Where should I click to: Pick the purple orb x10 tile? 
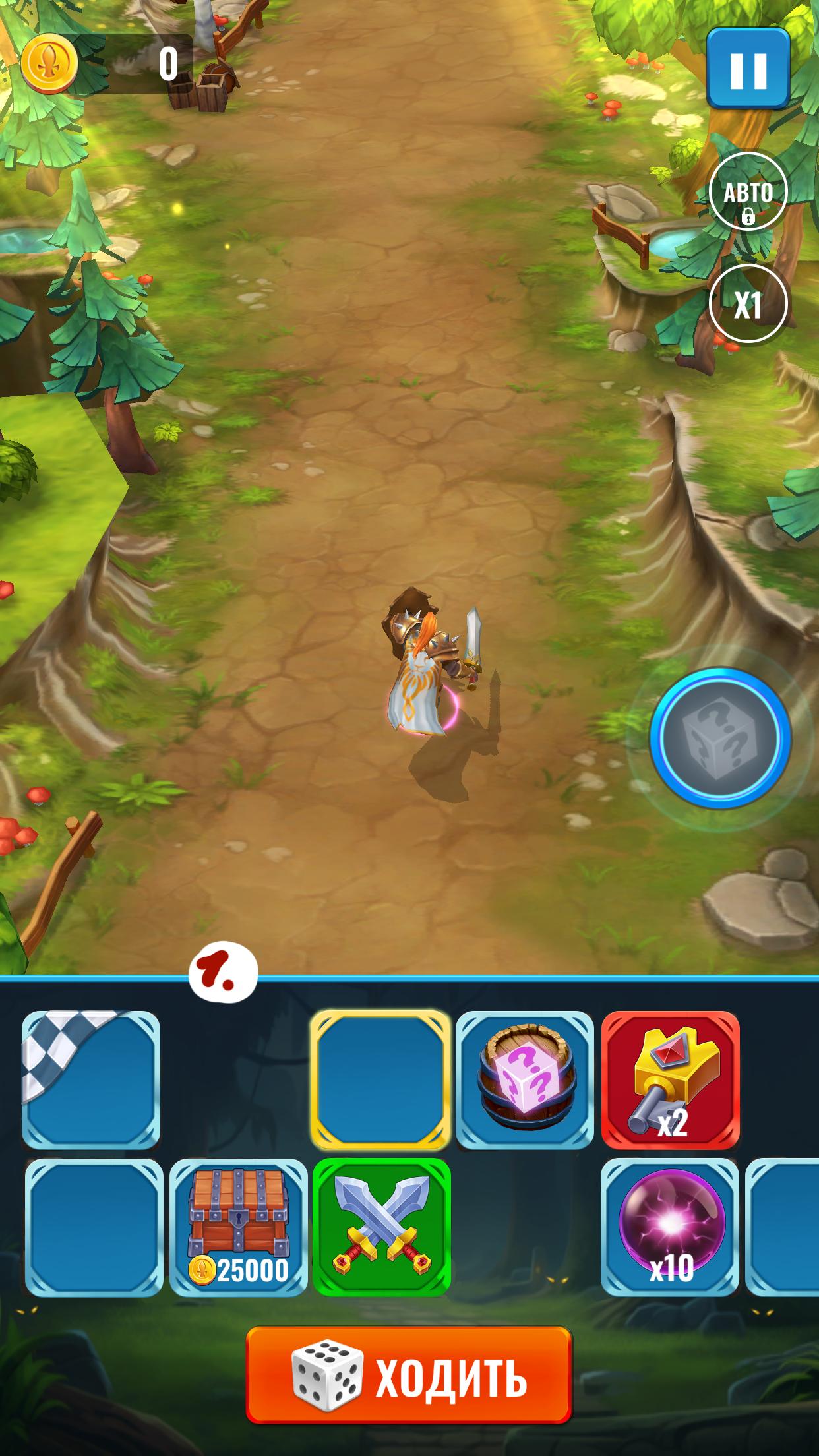pyautogui.click(x=670, y=1227)
